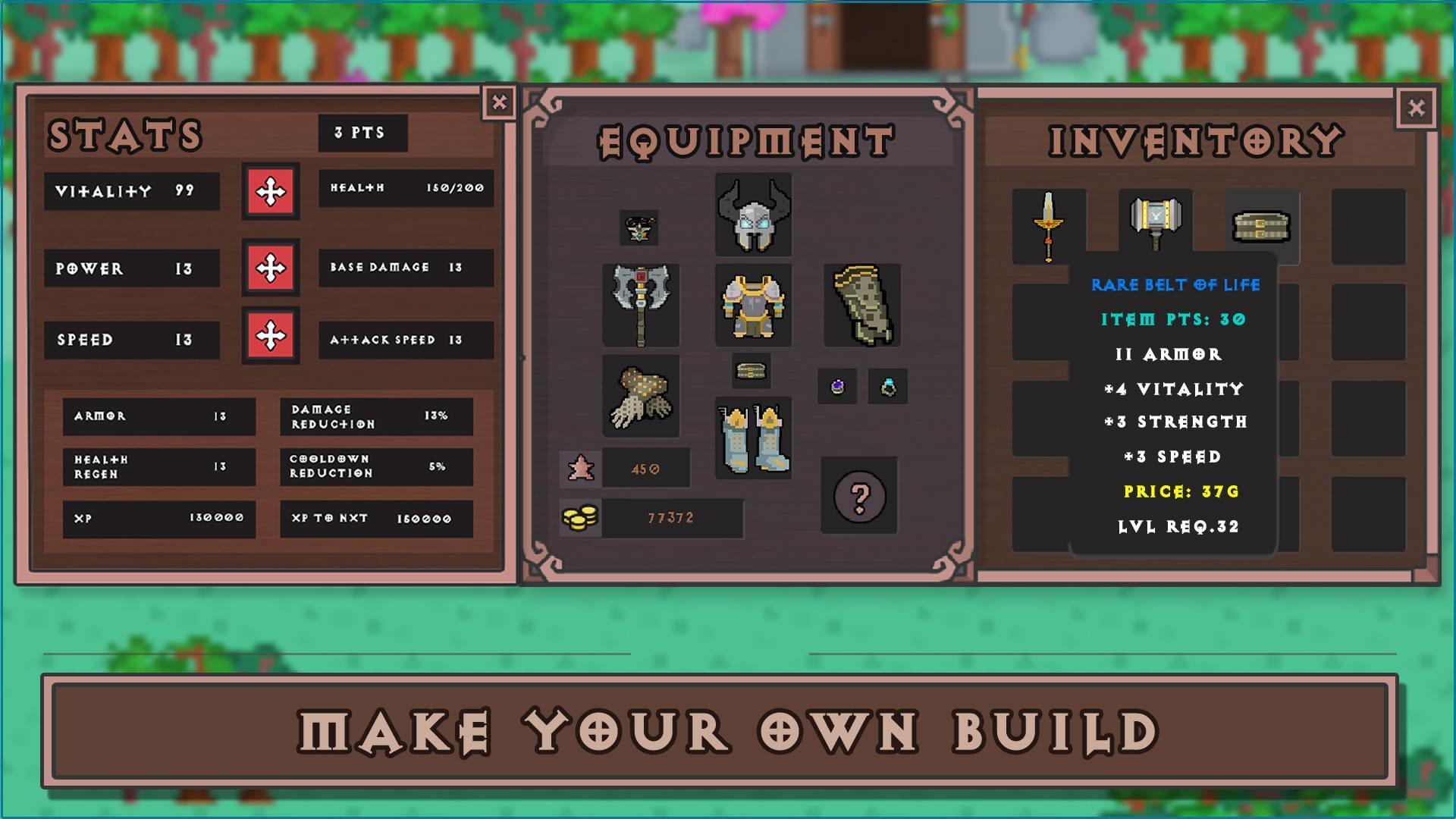1456x819 pixels.
Task: Raise the Speed stat by one
Action: pyautogui.click(x=271, y=336)
